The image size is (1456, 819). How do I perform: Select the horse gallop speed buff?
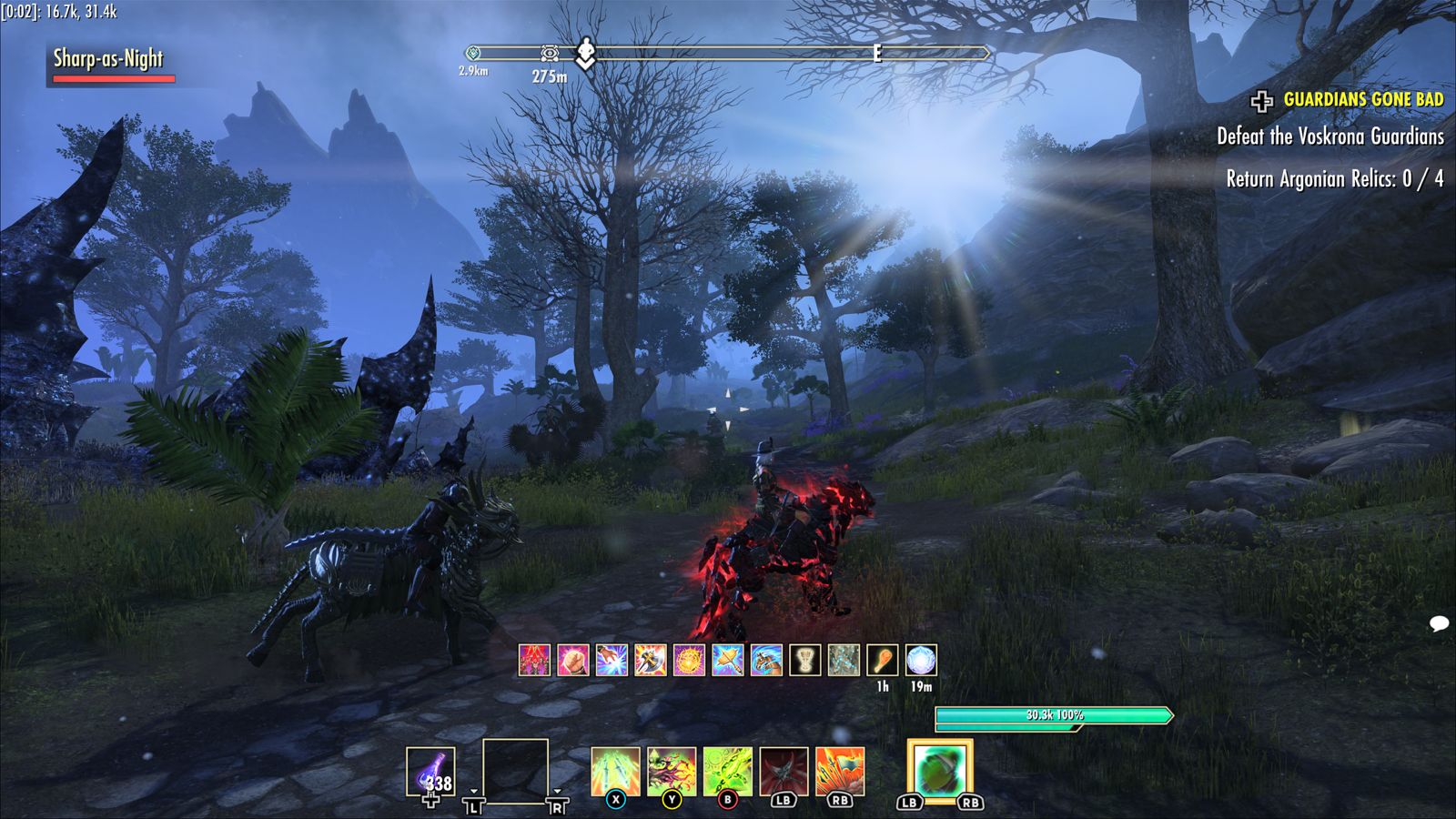766,660
